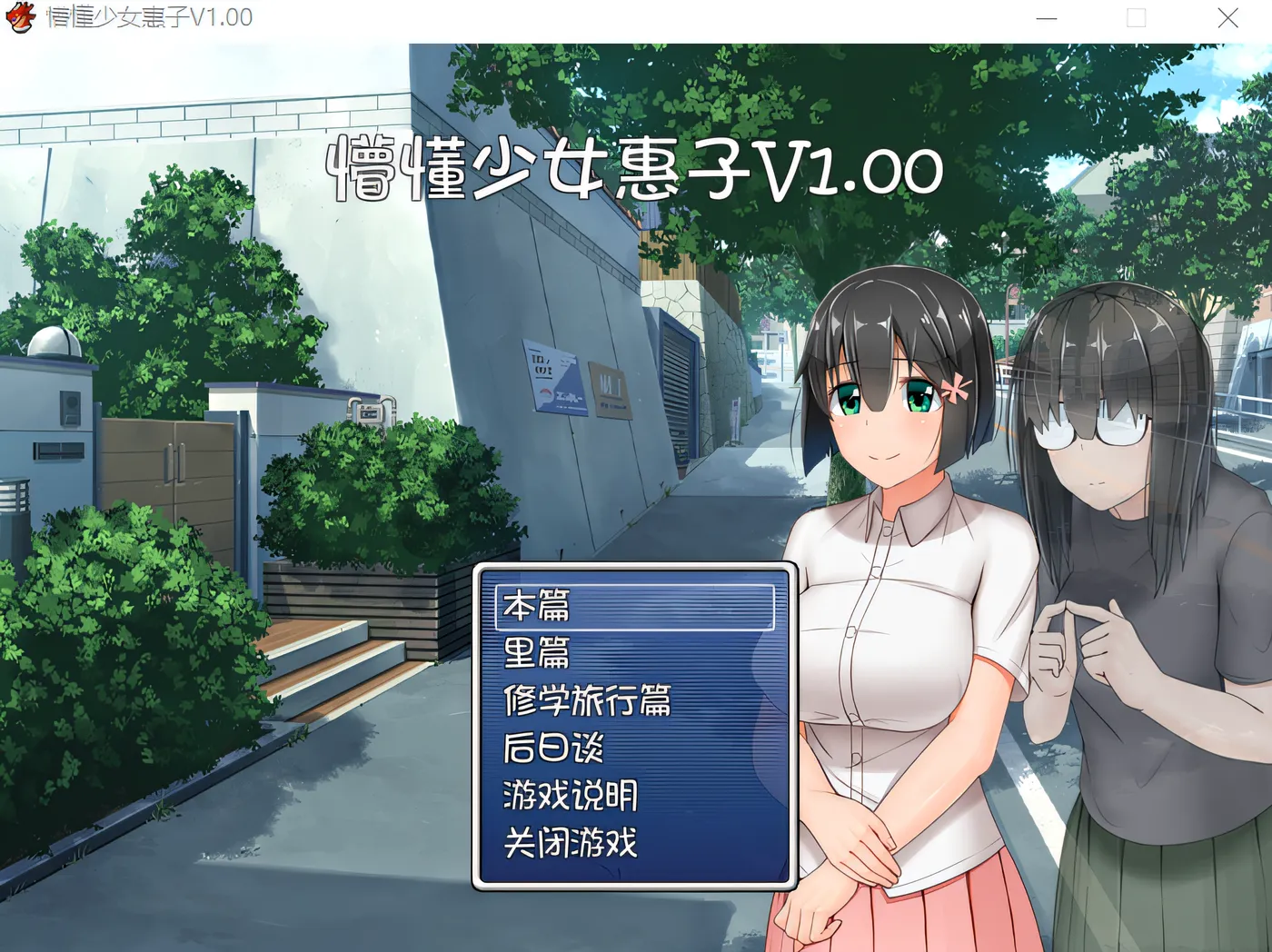Click the maximize button on the titlebar
The width and height of the screenshot is (1272, 952).
1136,18
